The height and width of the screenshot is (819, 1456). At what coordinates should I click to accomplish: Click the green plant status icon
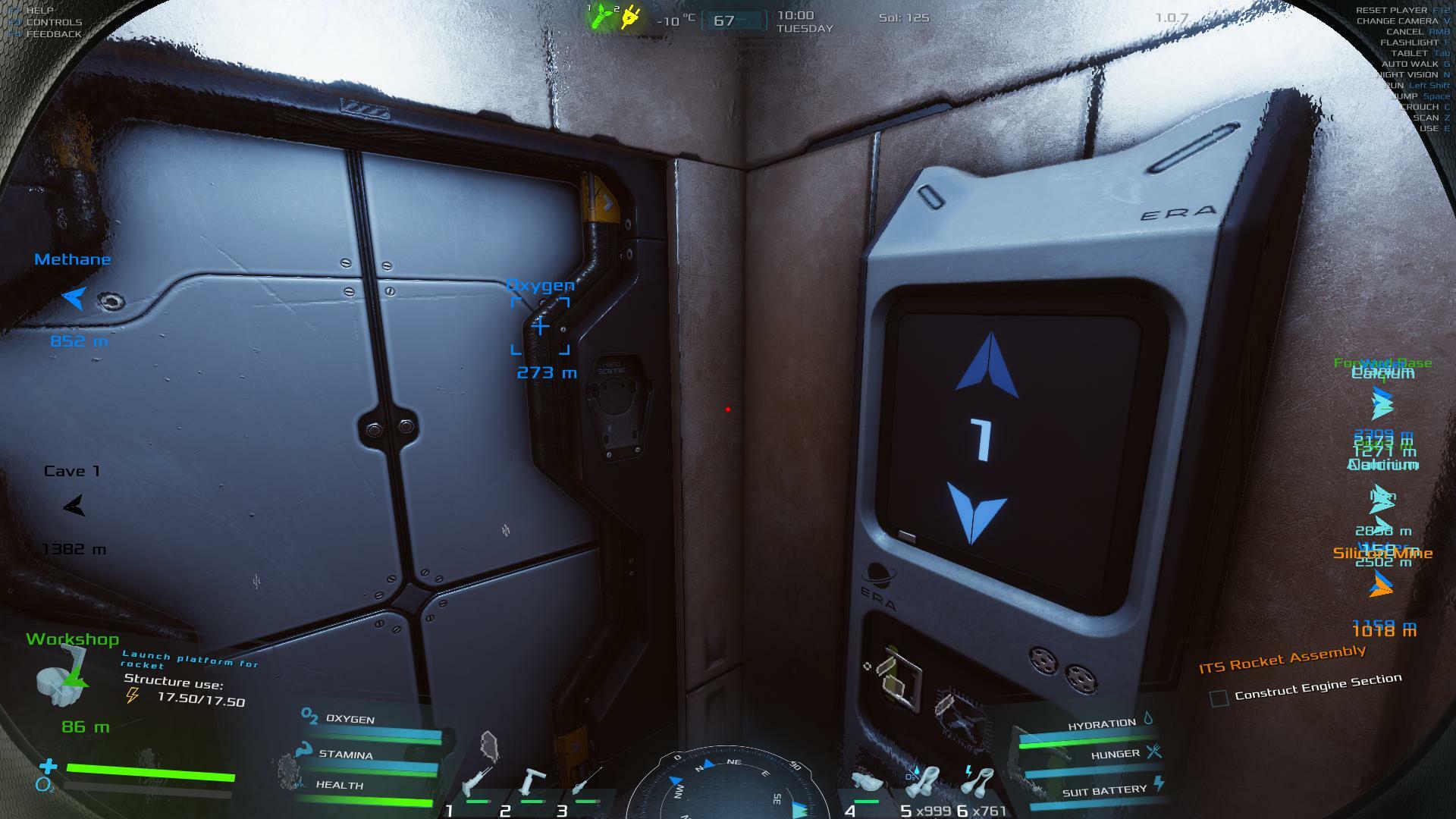coord(601,17)
